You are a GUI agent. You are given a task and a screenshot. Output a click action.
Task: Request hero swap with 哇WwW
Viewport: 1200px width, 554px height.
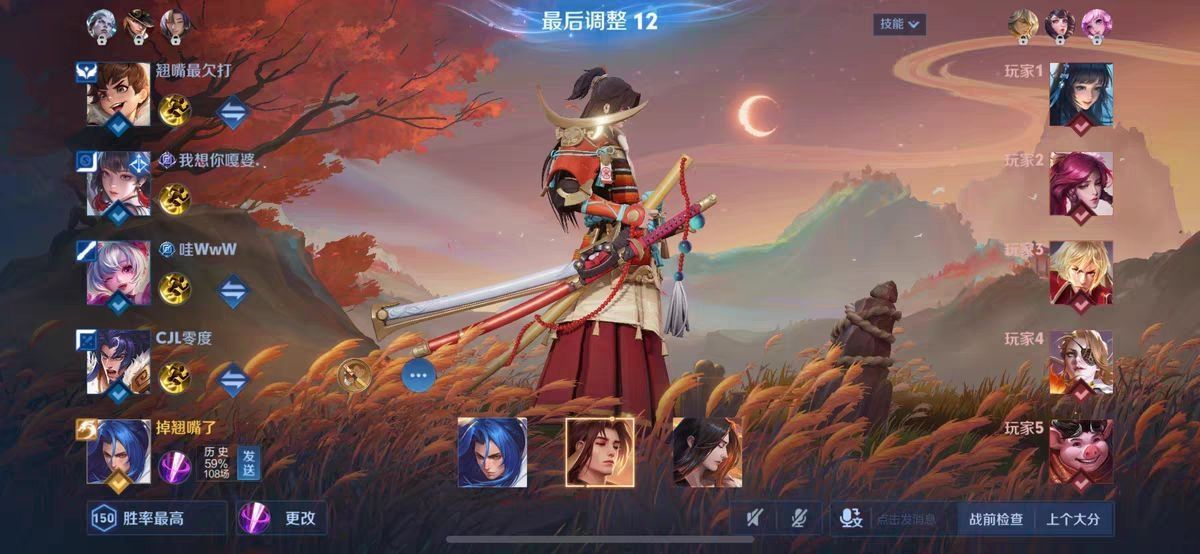[x=232, y=289]
